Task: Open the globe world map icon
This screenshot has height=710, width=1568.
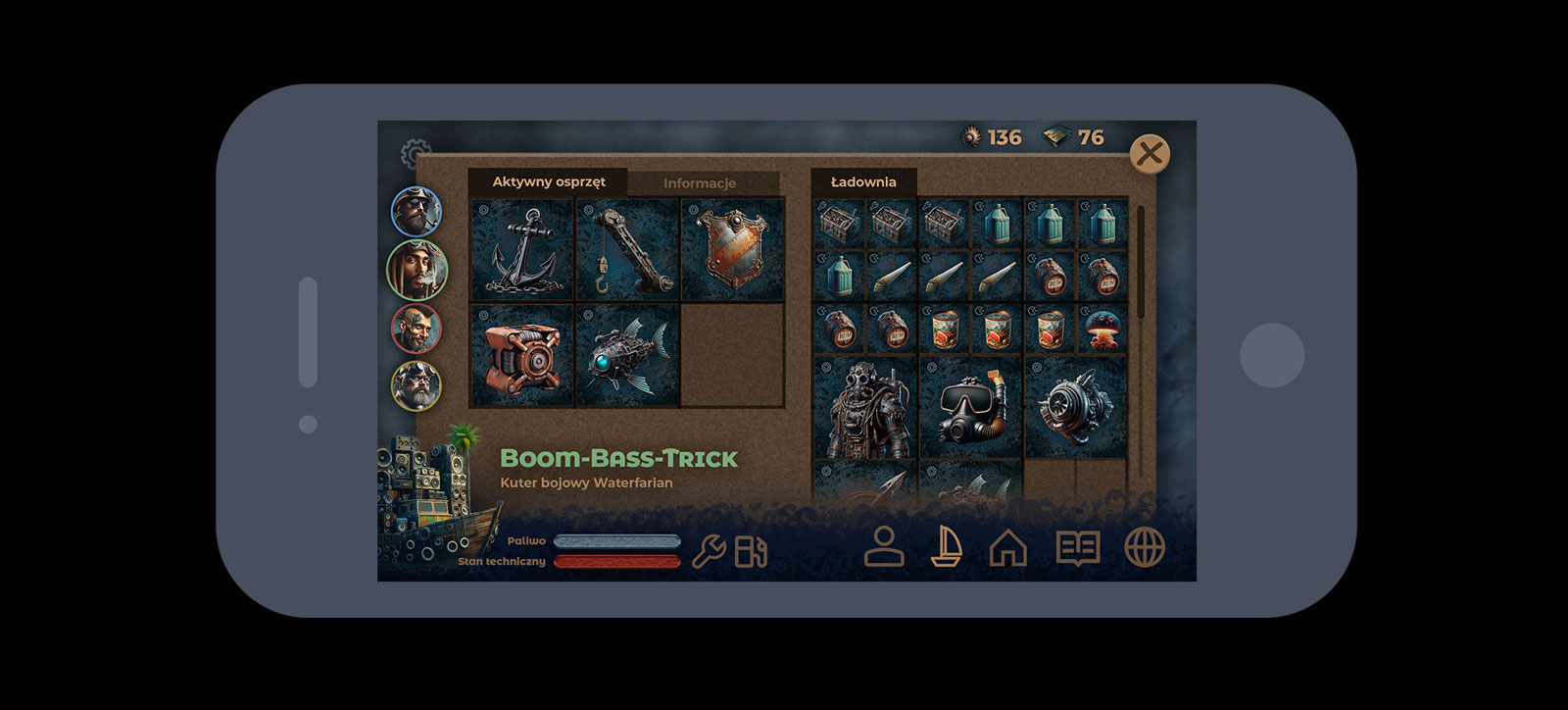Action: (x=1145, y=547)
